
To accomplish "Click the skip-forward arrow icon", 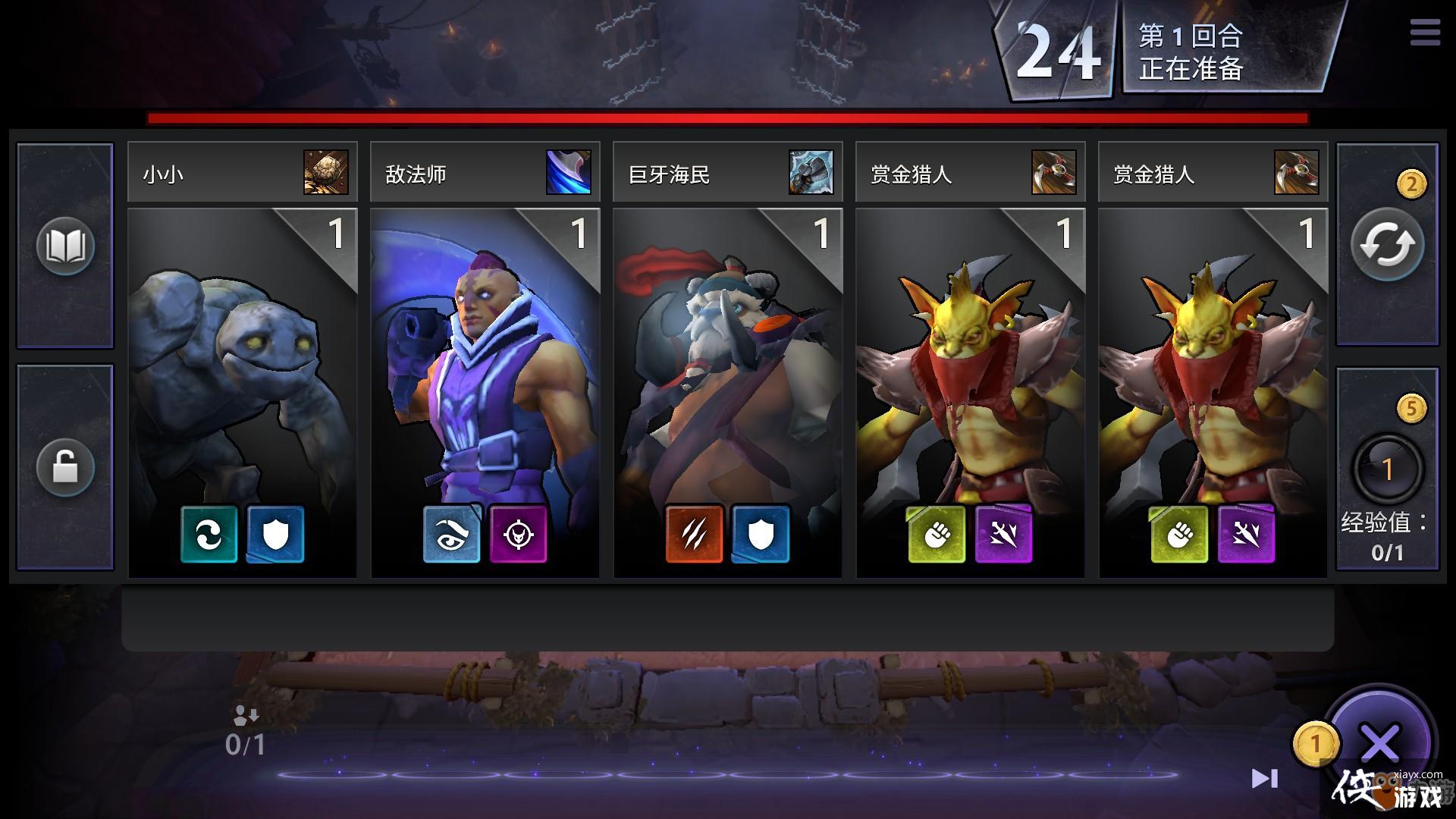I will point(1264,778).
